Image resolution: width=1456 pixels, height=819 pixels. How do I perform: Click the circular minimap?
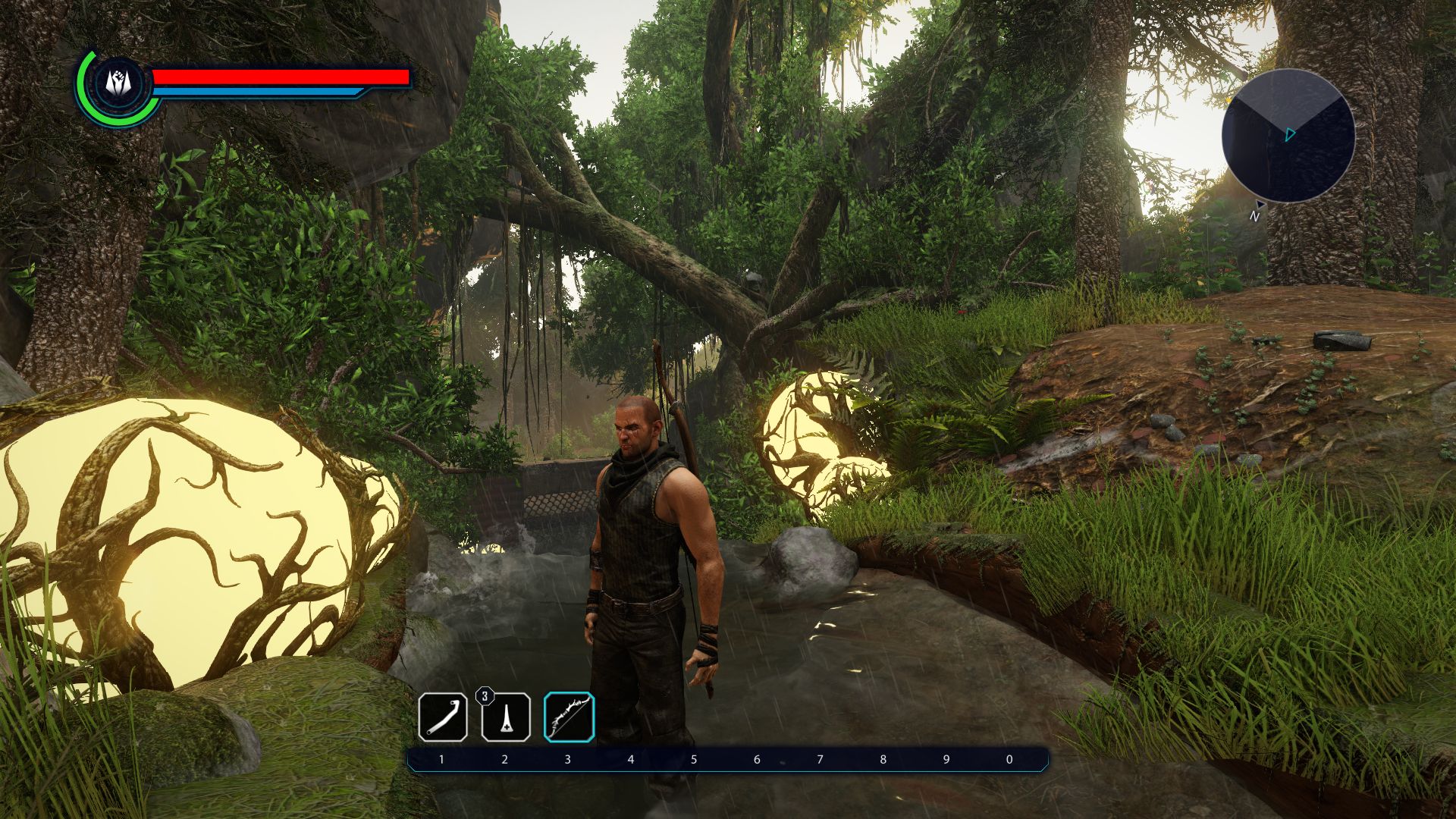tap(1288, 136)
